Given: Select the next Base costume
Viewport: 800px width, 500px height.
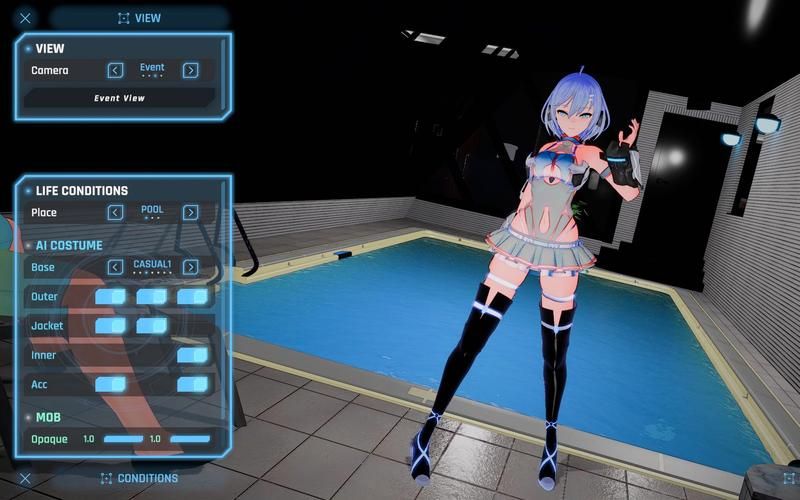Looking at the screenshot, I should coord(190,267).
